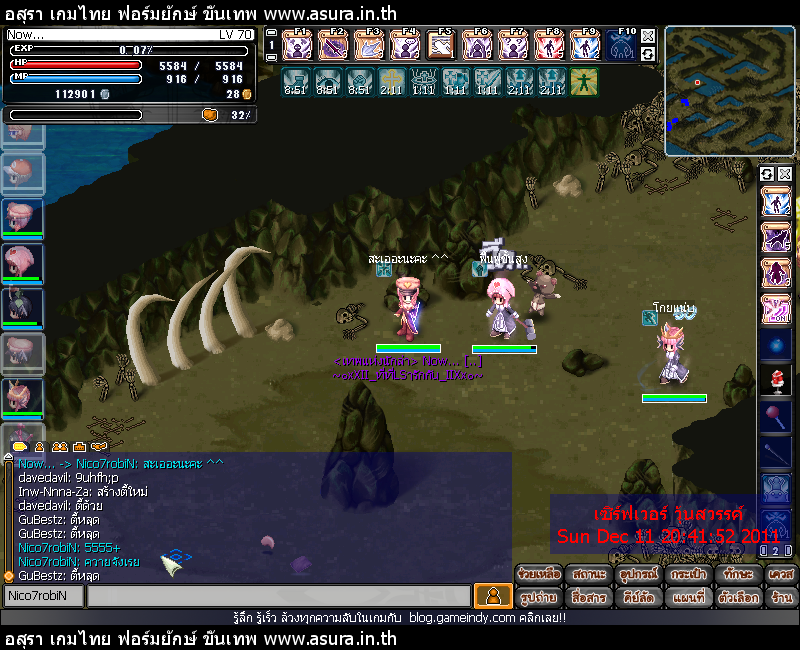Open the สถานะ (Status) window

tap(589, 575)
